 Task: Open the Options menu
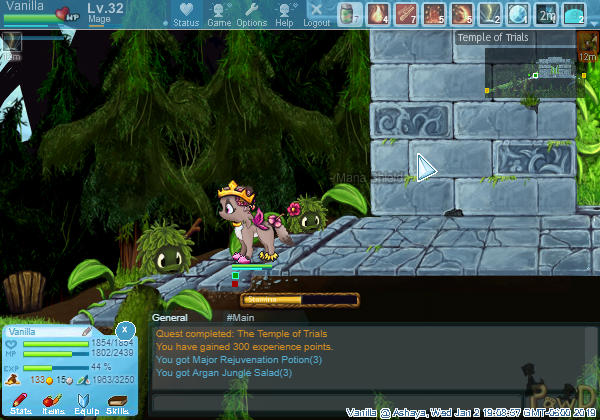[x=252, y=15]
